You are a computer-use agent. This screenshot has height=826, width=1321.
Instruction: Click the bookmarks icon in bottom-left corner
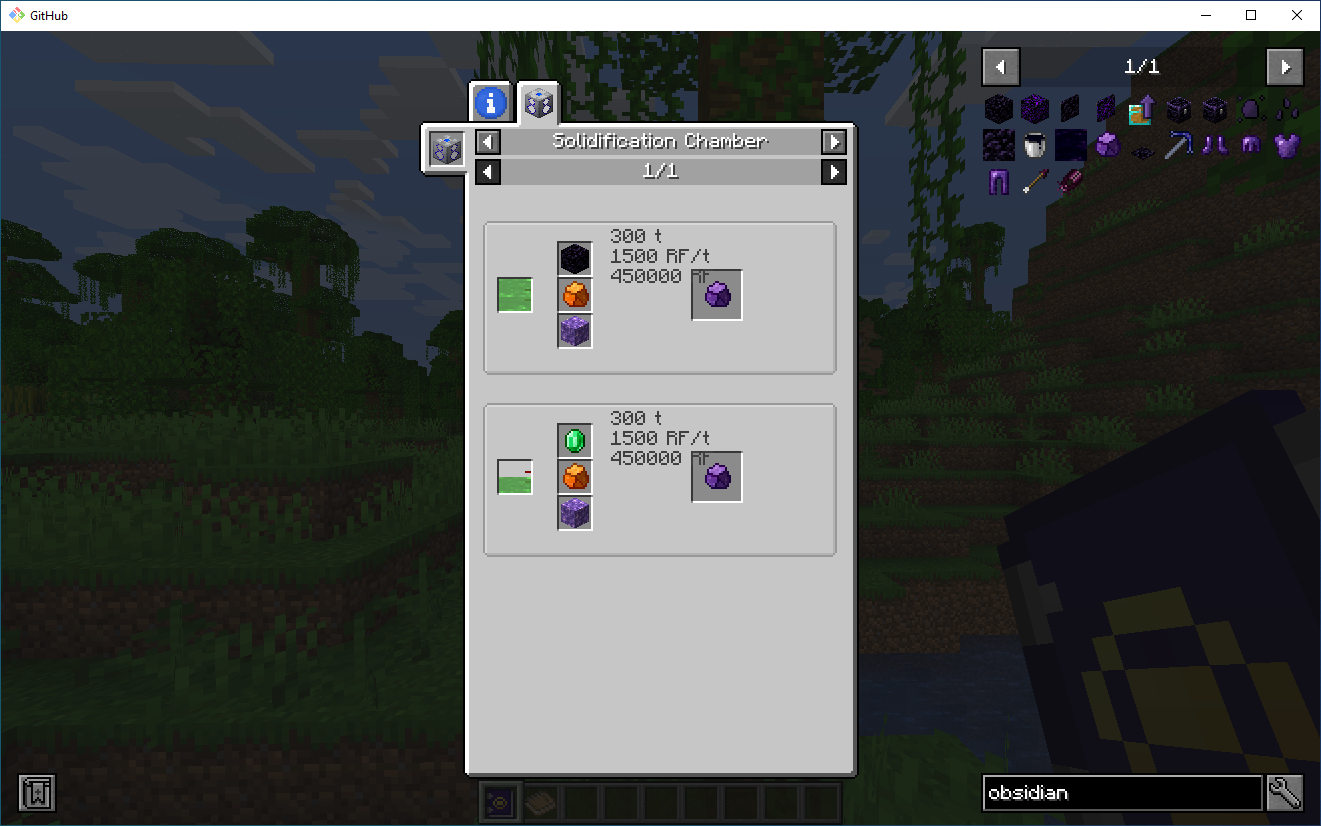(x=36, y=792)
